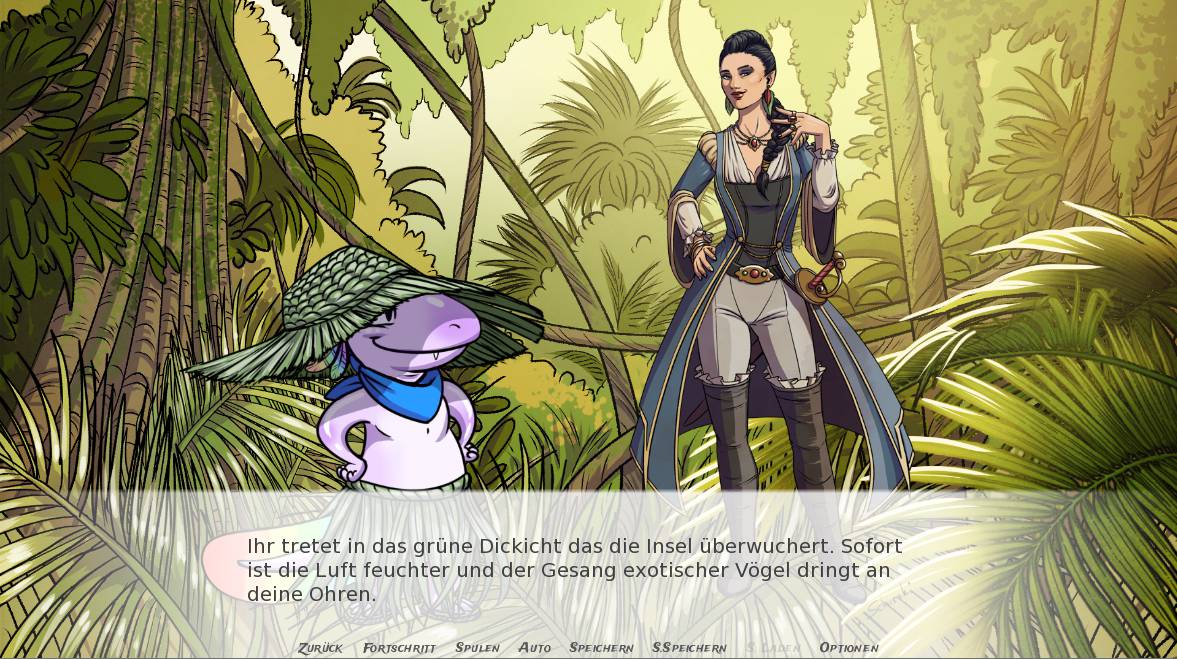Go back with the Zurück button
Image resolution: width=1177 pixels, height=659 pixels.
click(x=320, y=648)
